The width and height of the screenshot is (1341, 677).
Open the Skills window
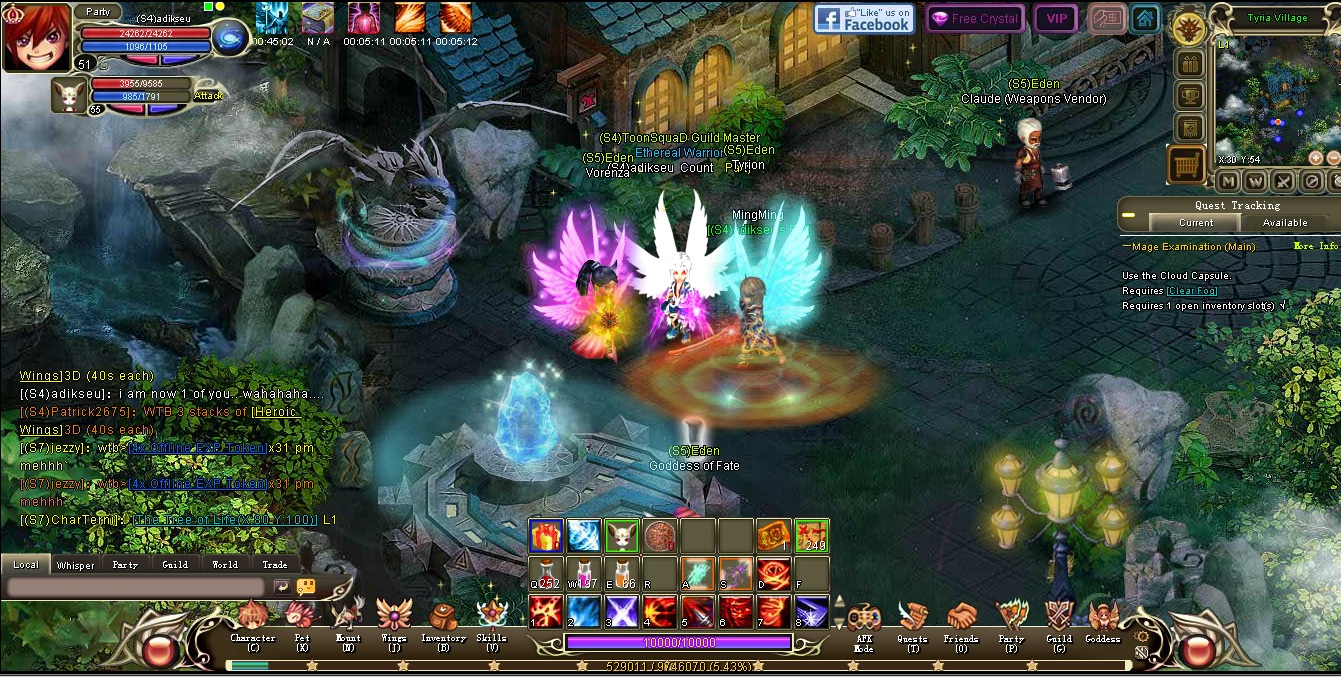point(491,617)
